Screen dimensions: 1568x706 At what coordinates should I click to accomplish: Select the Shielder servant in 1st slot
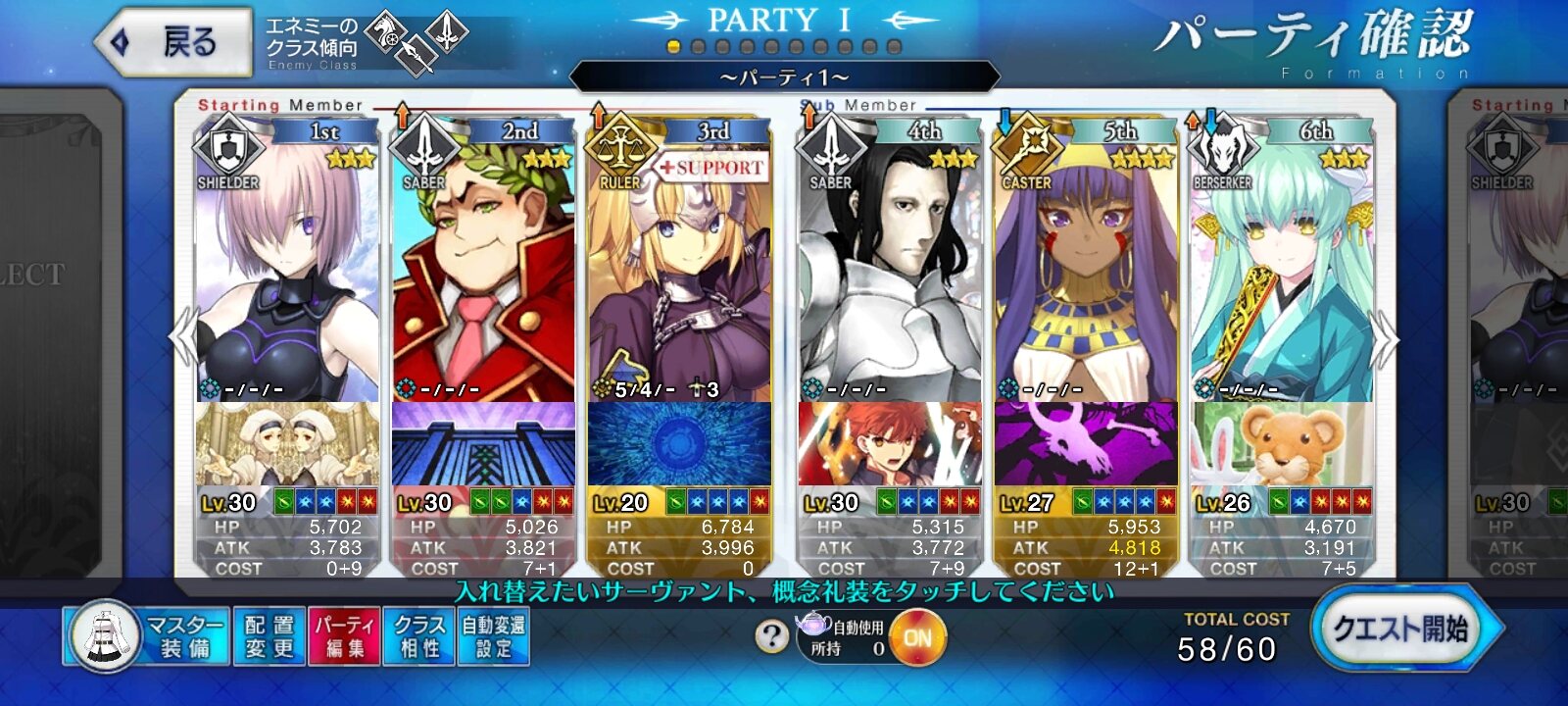pyautogui.click(x=287, y=275)
